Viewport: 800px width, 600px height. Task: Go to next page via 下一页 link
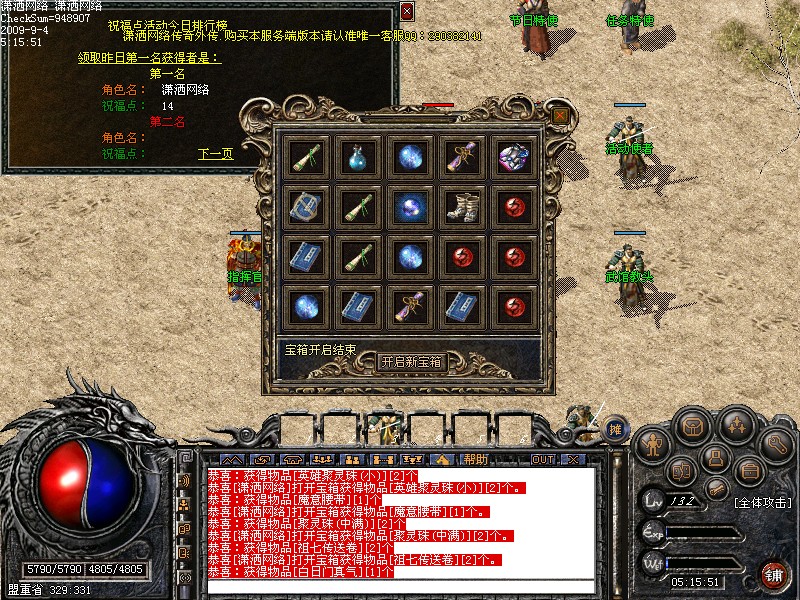215,154
